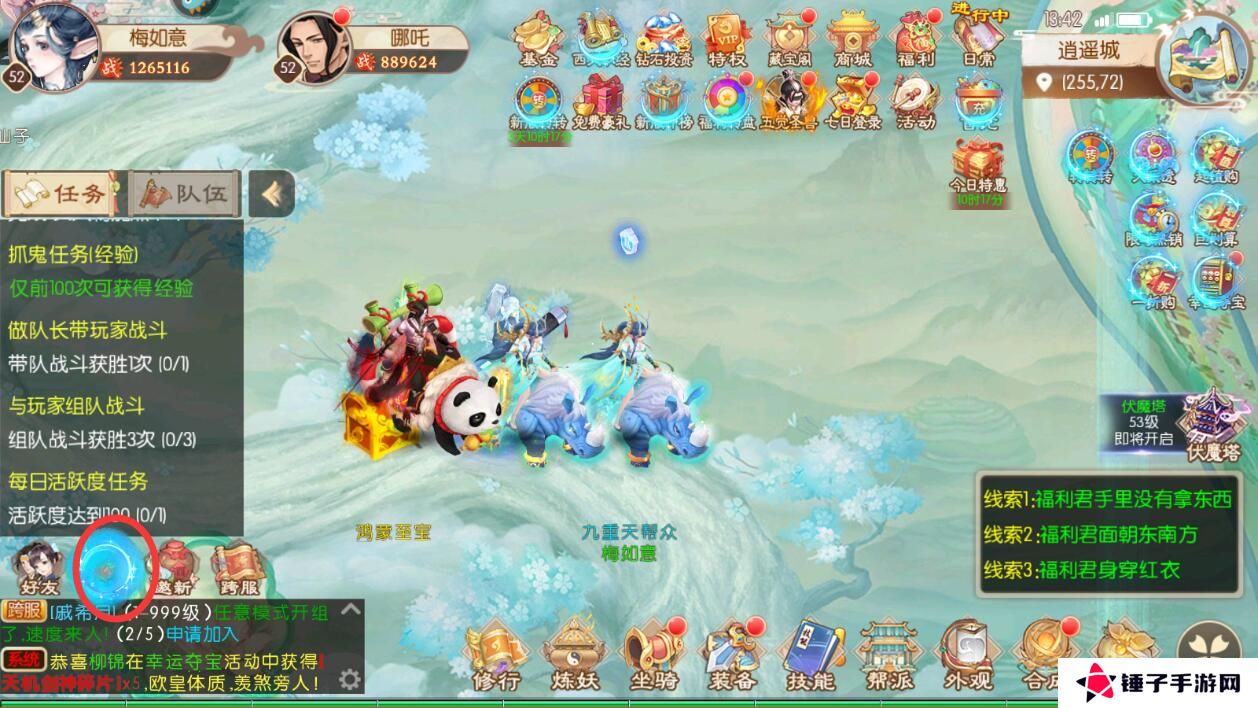Open the VIP 特权 privileges icon
Viewport: 1258px width, 708px height.
pyautogui.click(x=727, y=40)
